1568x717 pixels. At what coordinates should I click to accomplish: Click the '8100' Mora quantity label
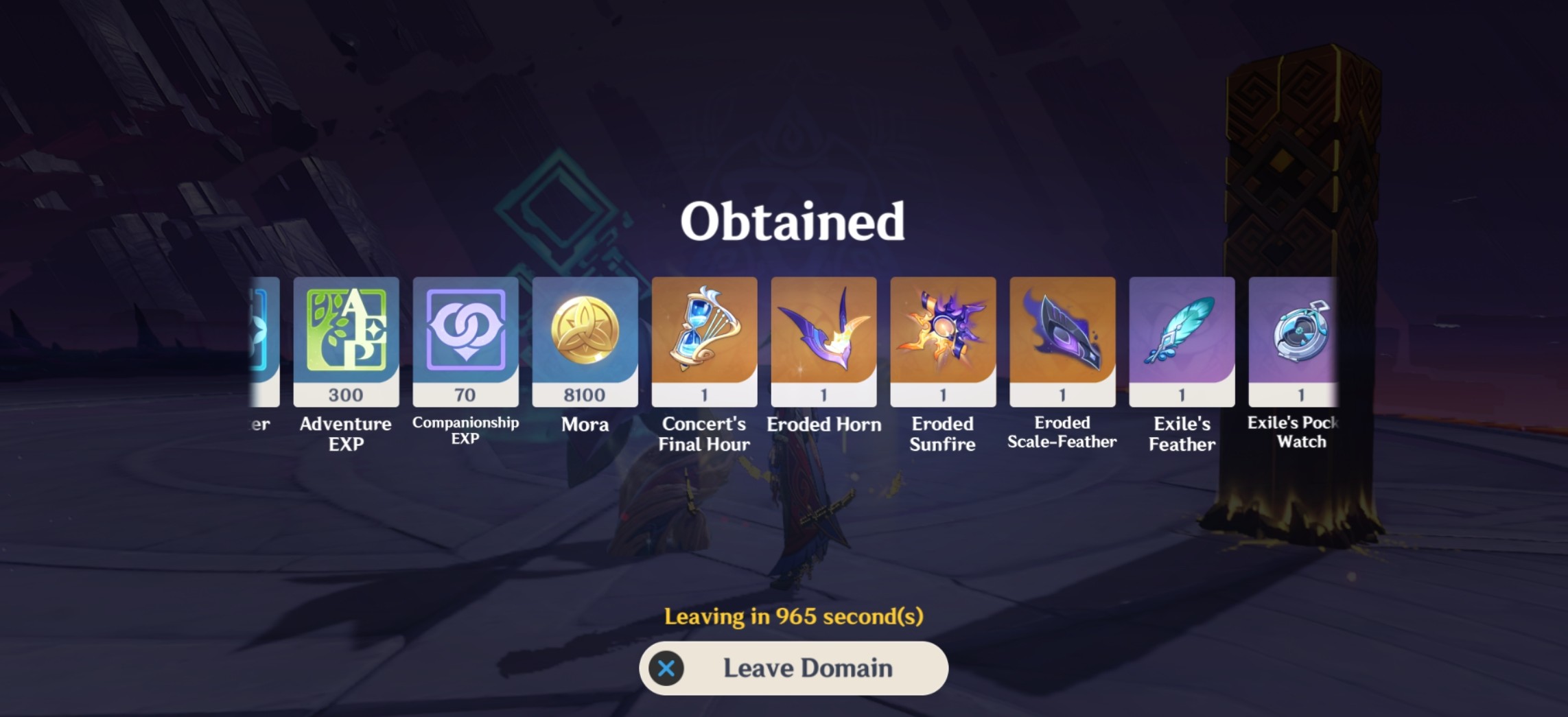585,395
